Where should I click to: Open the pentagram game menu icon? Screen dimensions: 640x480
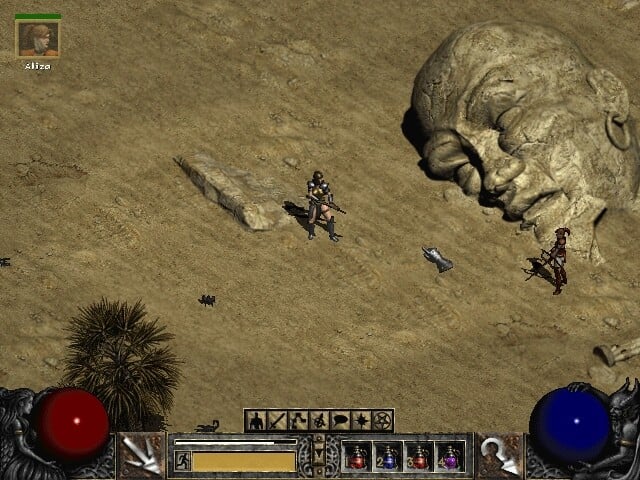[382, 421]
